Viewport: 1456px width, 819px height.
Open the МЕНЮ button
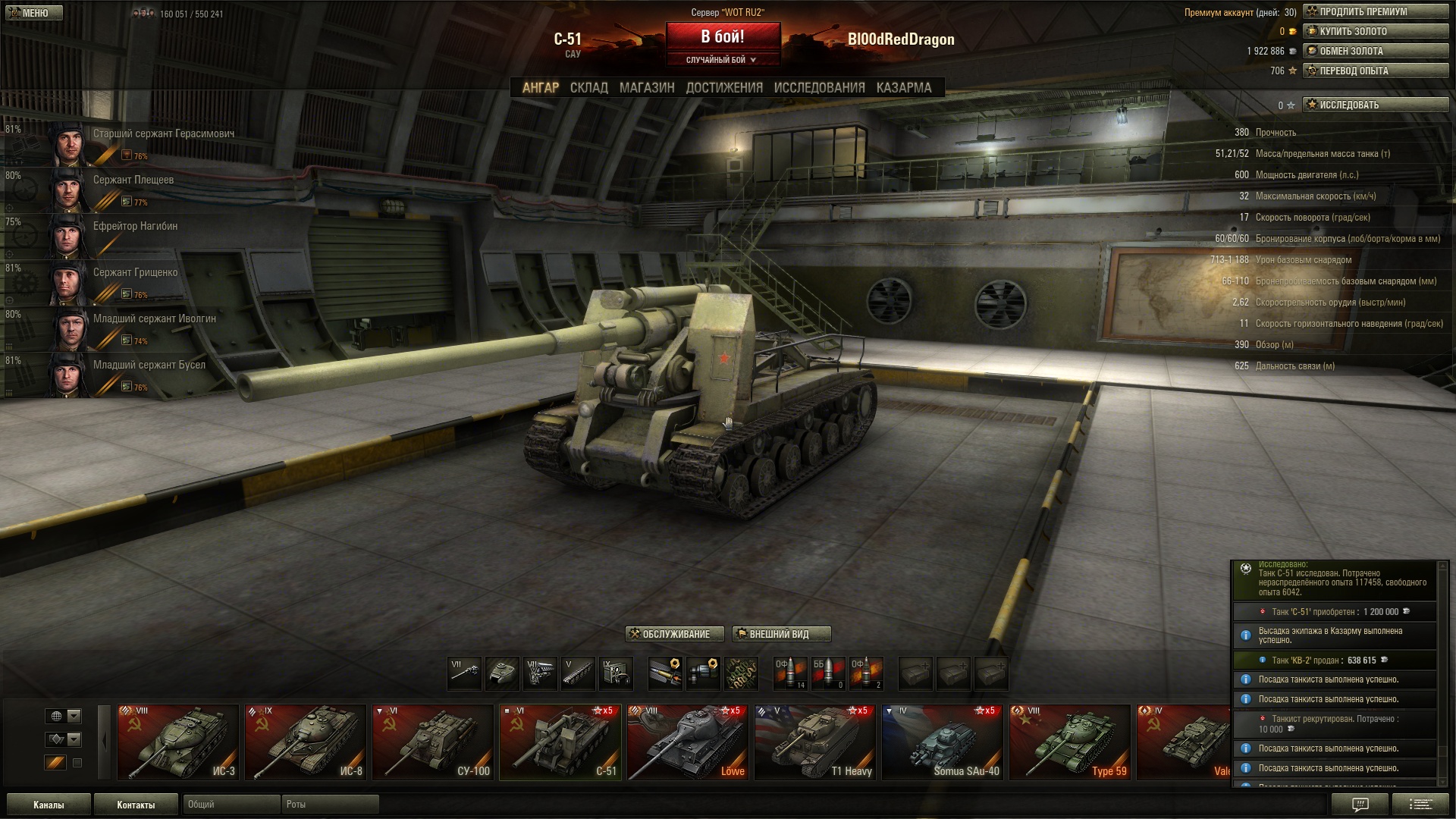point(33,13)
